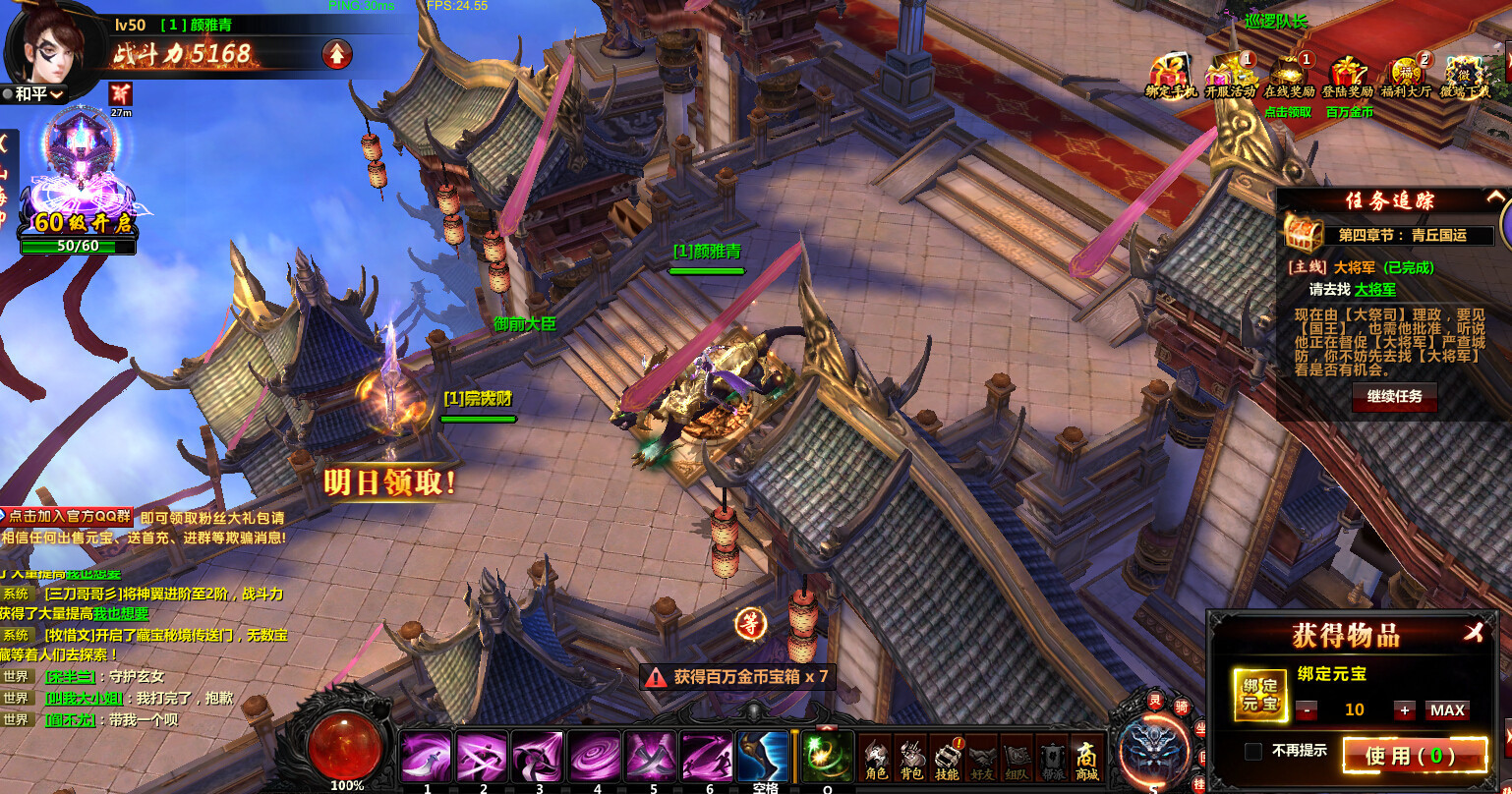This screenshot has height=794, width=1512.
Task: Tick the 不再提示 checkbox
Action: click(1253, 751)
